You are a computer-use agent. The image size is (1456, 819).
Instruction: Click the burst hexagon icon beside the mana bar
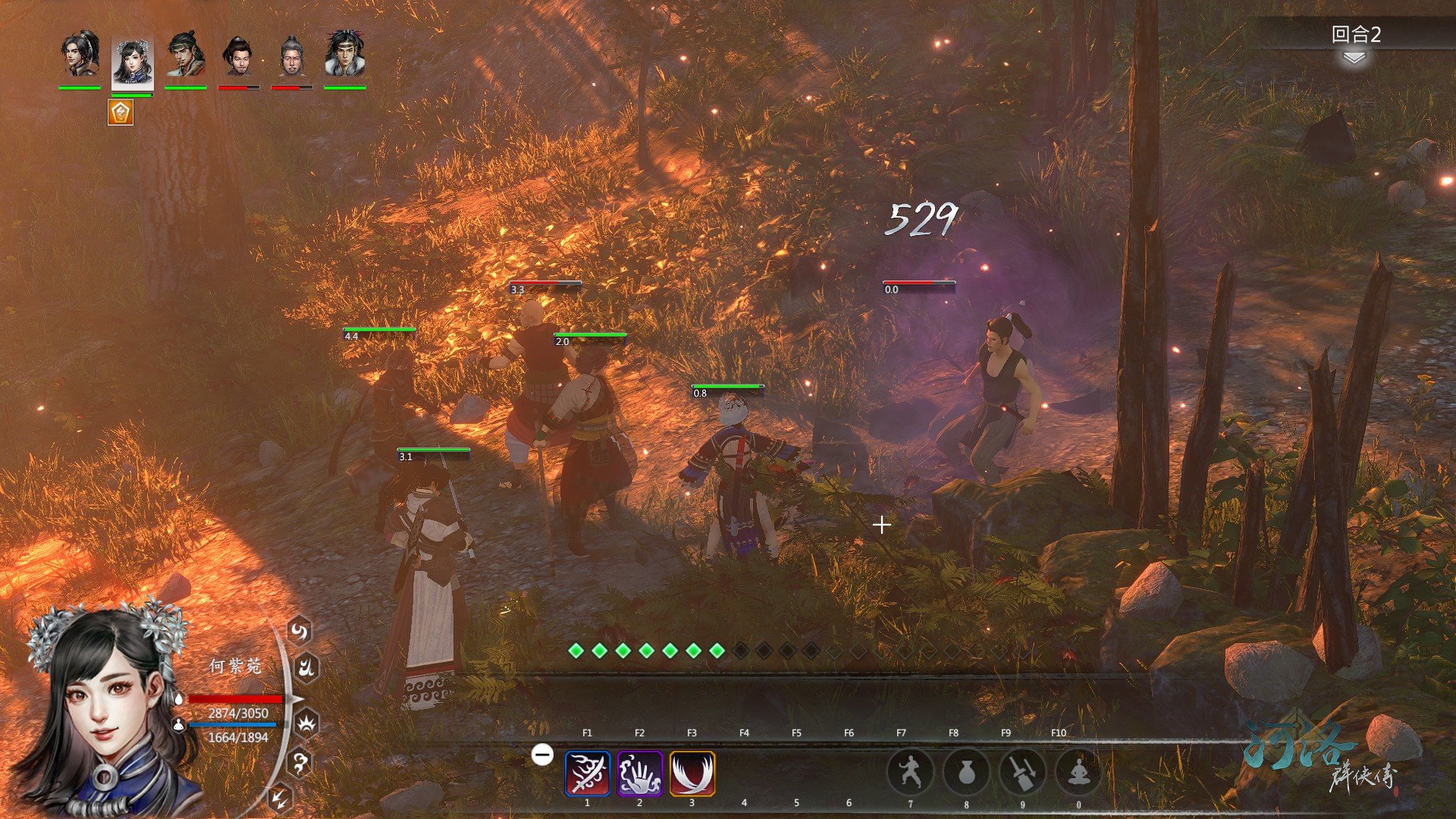[306, 724]
